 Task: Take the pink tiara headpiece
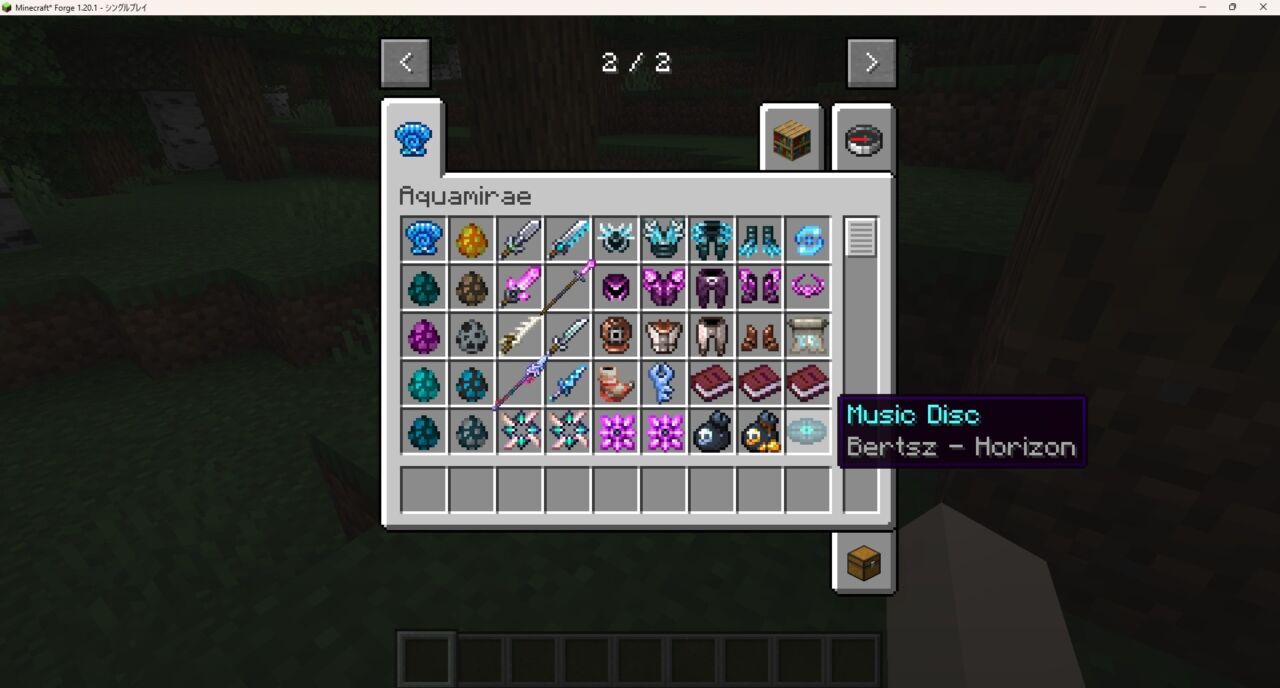(x=807, y=288)
